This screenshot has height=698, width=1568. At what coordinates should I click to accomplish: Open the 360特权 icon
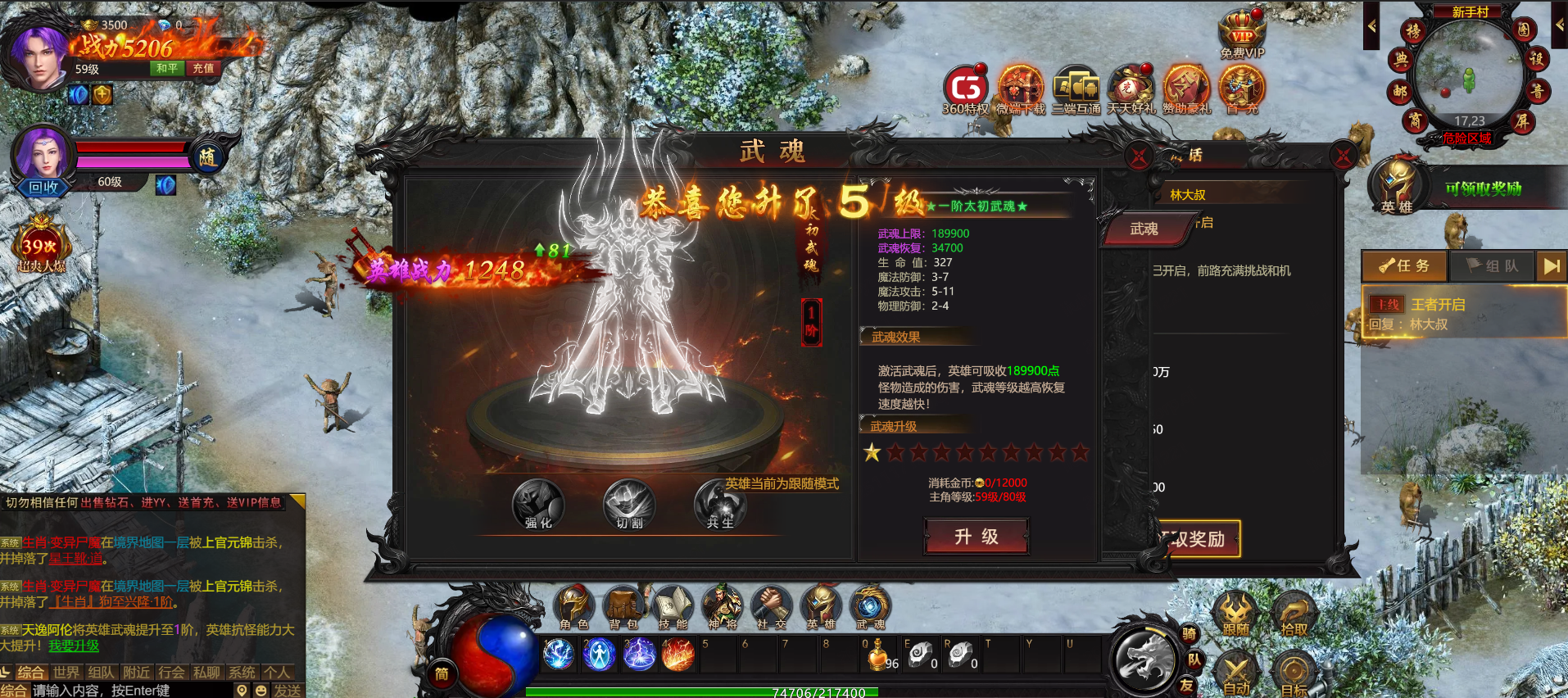point(966,89)
